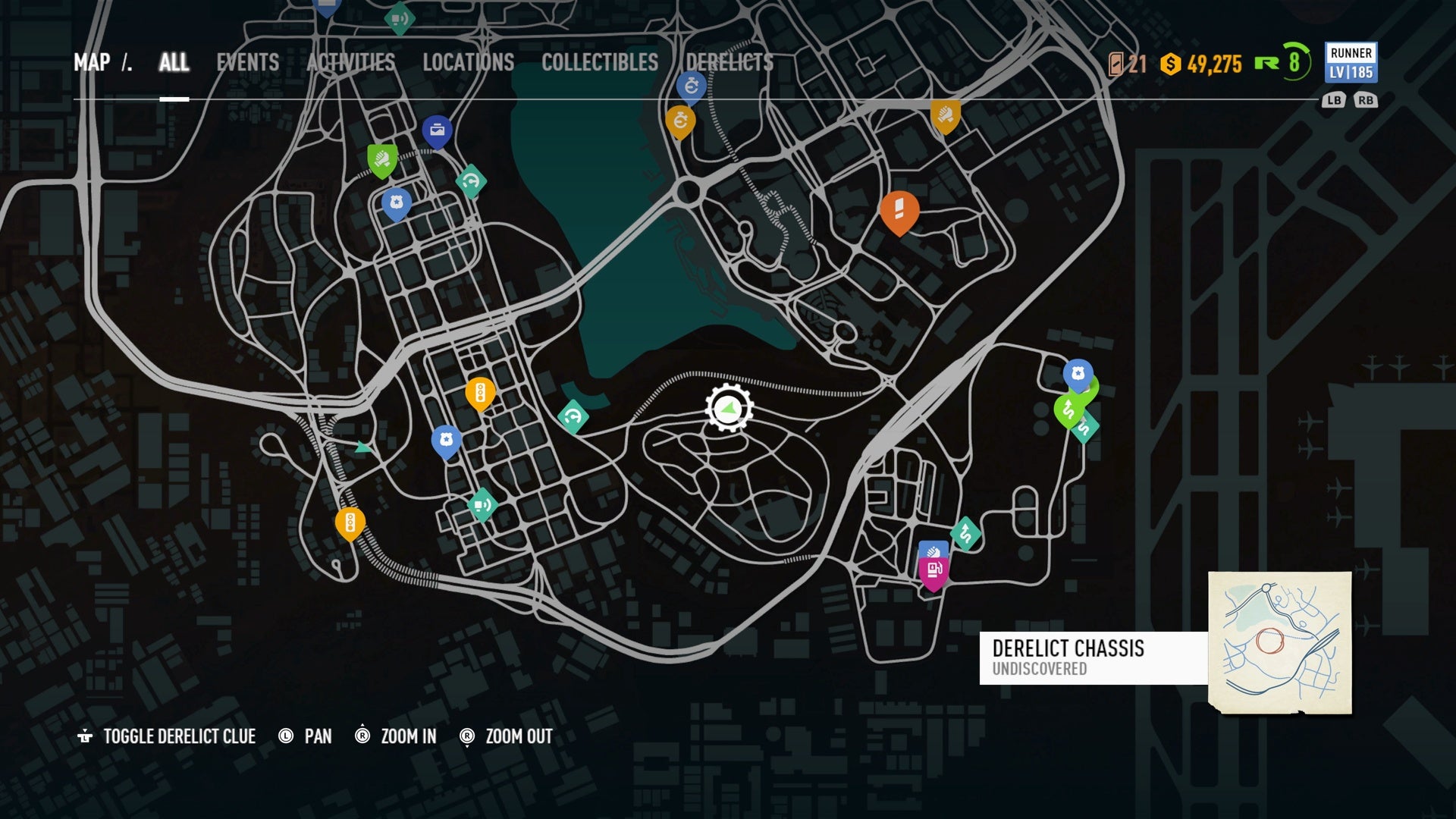This screenshot has width=1456, height=819.
Task: Select the Collectibles tab
Action: click(599, 62)
